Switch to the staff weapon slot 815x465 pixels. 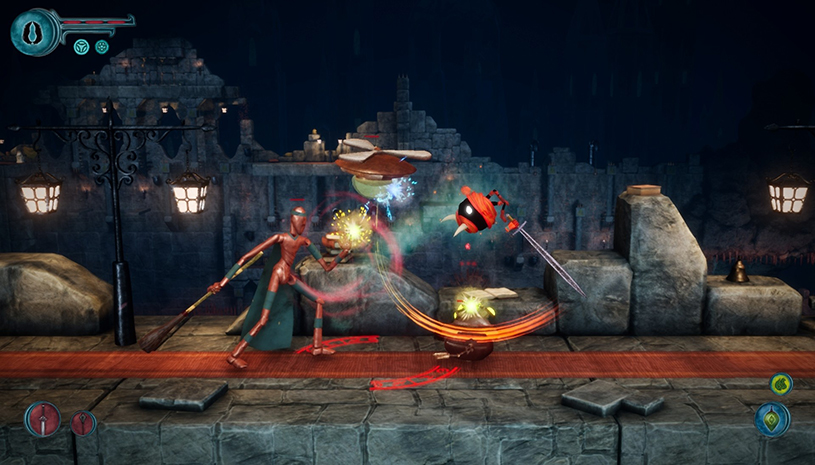click(84, 423)
